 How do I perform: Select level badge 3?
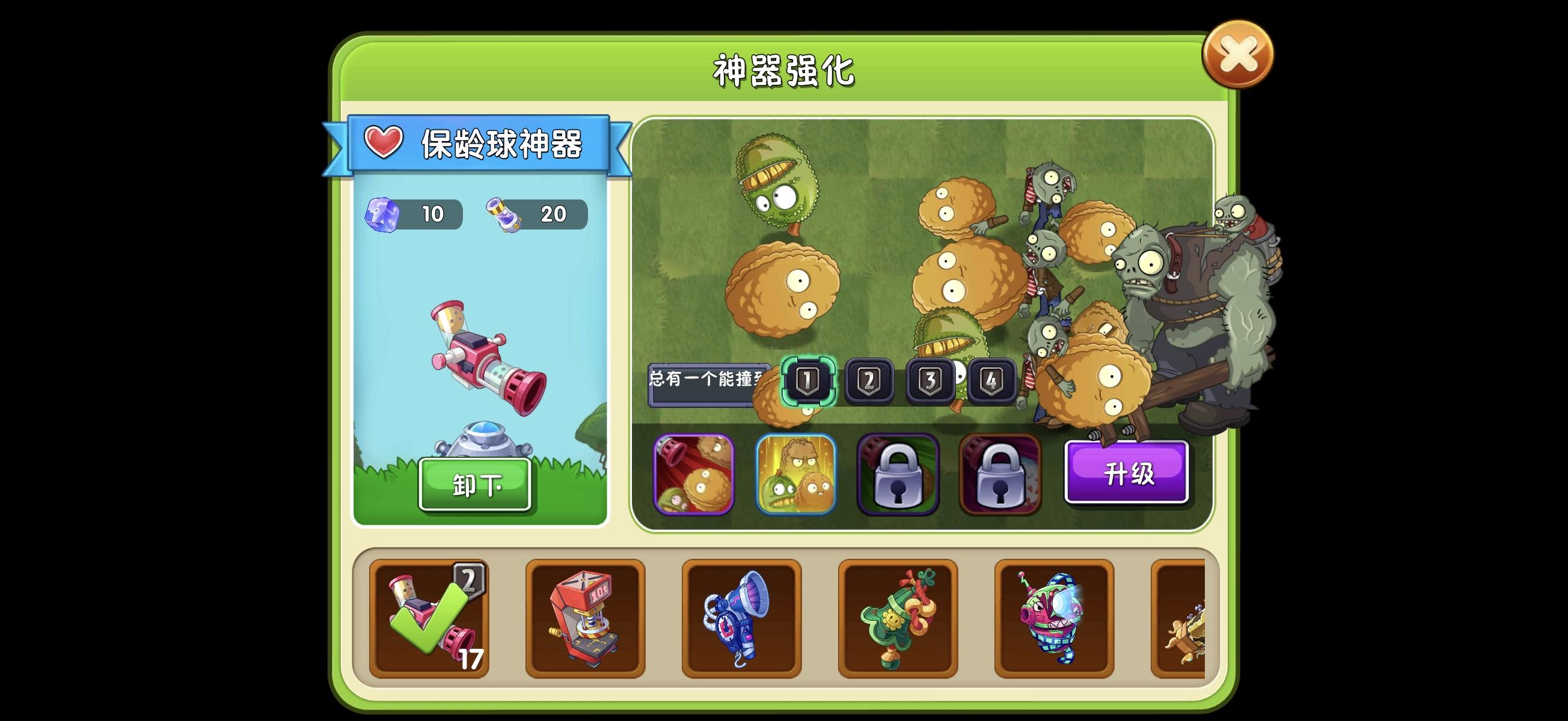(x=930, y=381)
